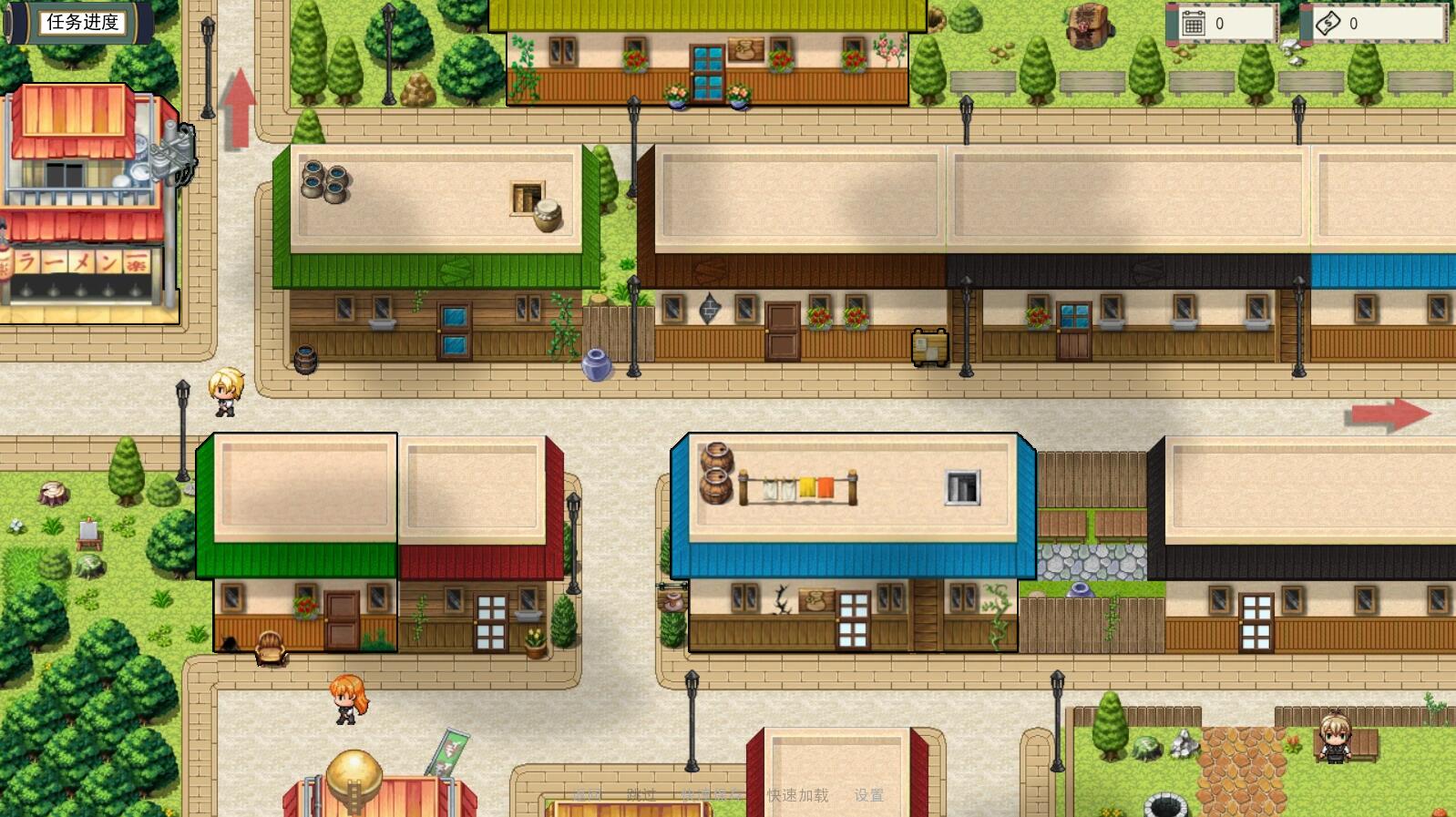This screenshot has height=817, width=1456.
Task: Open the 设置 settings menu
Action: point(868,795)
